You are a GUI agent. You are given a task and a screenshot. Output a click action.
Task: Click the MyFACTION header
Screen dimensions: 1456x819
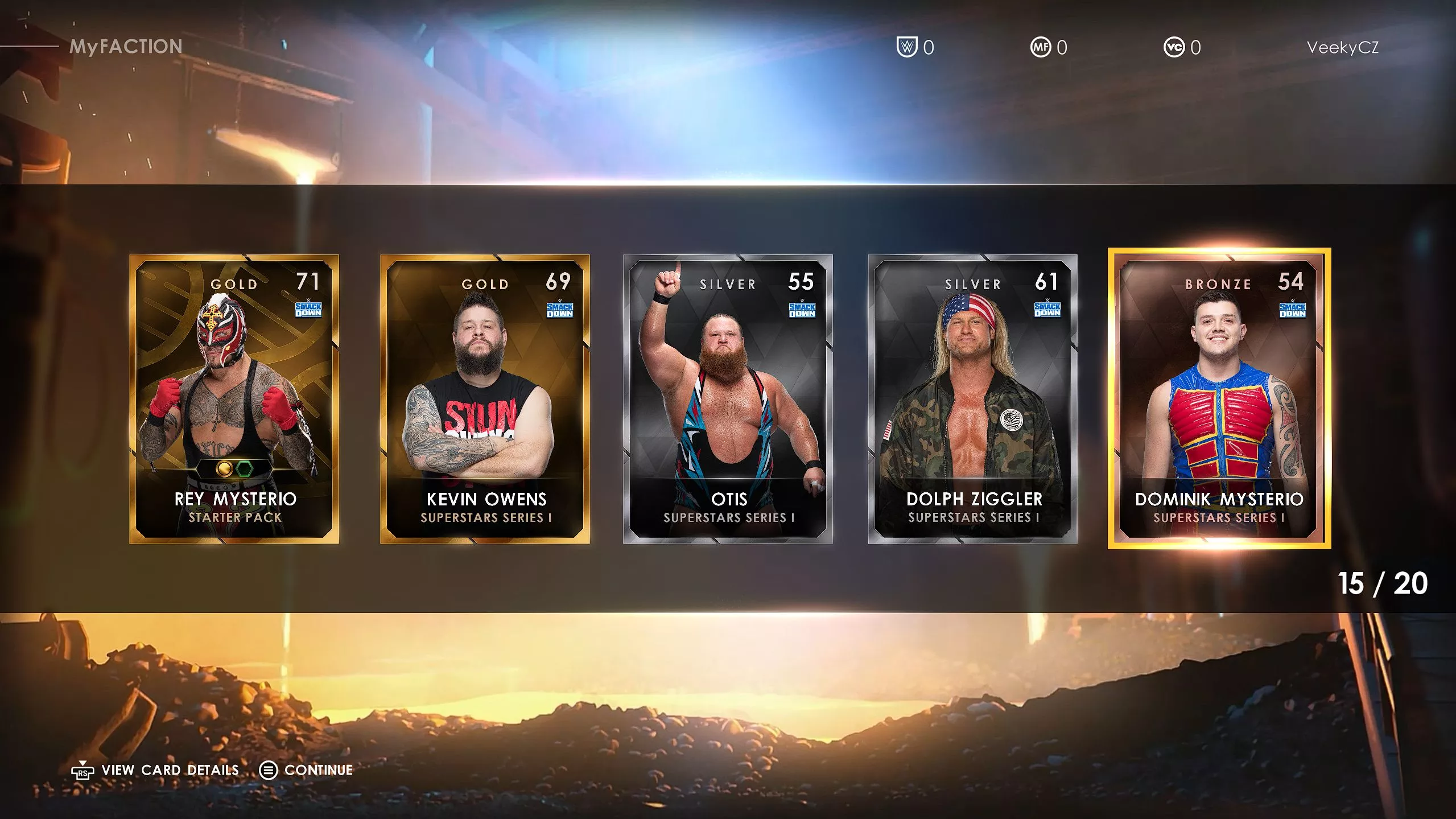(x=126, y=47)
